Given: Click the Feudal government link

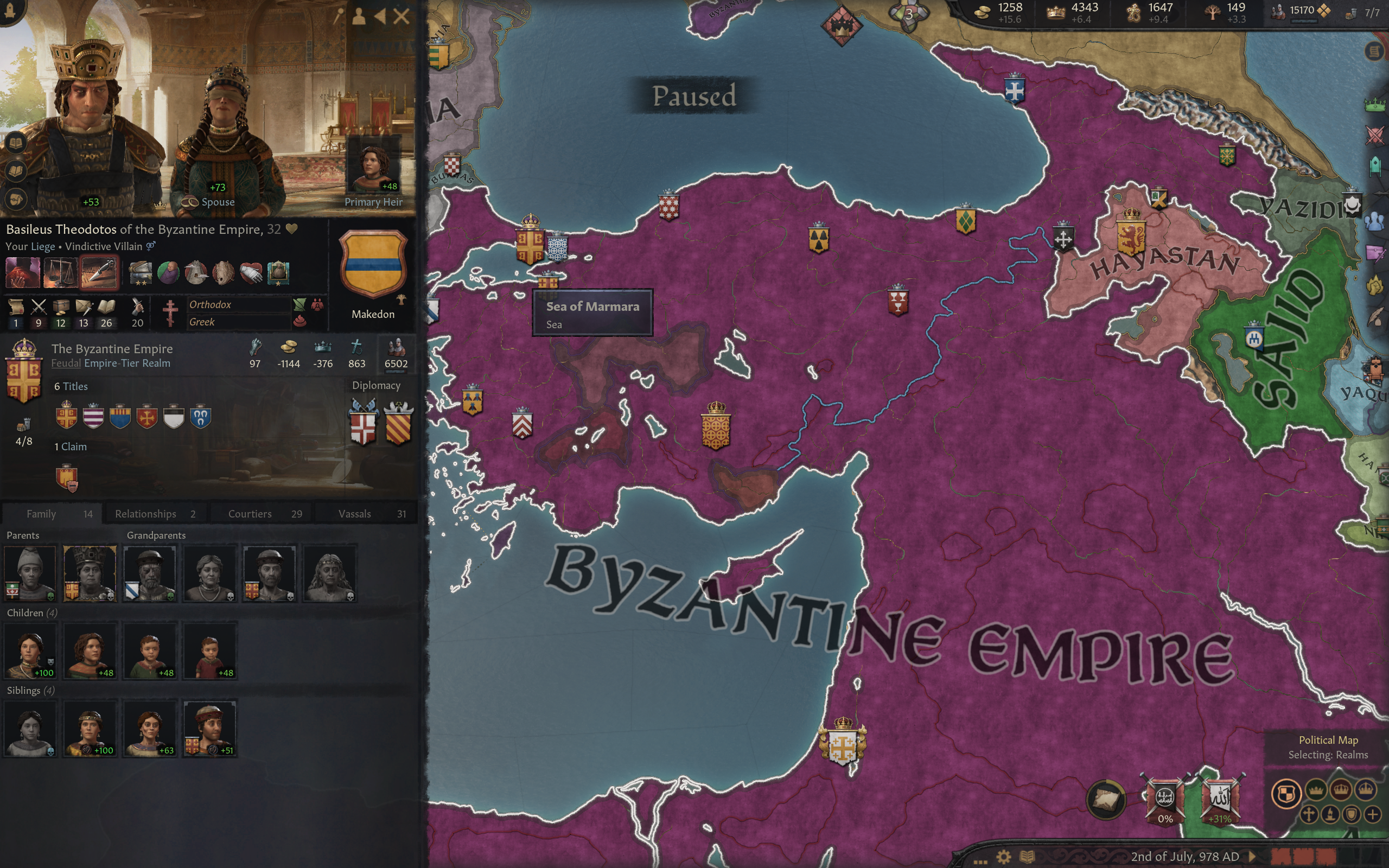Looking at the screenshot, I should click(66, 363).
